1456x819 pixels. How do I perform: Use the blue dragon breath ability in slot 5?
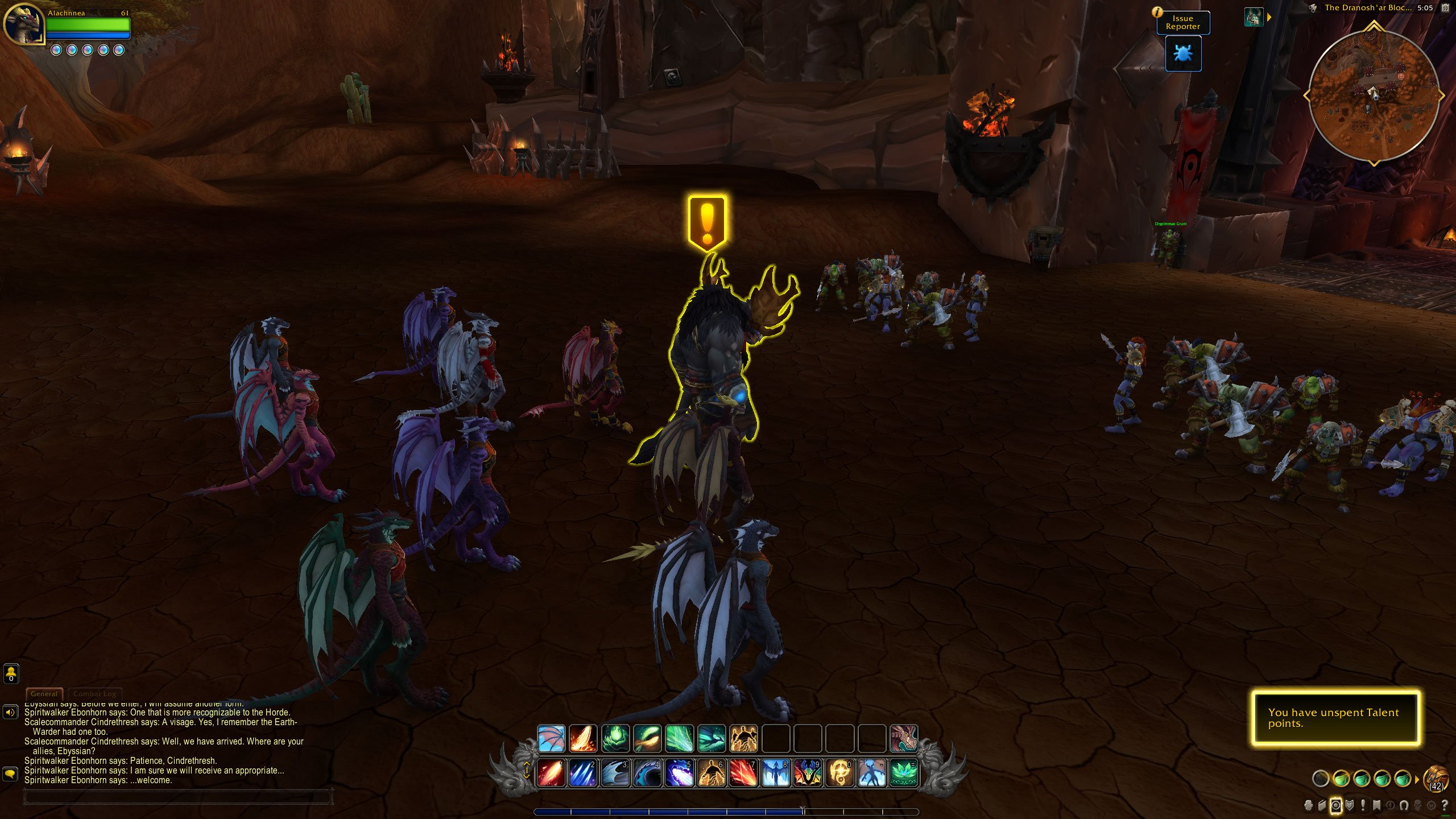679,773
